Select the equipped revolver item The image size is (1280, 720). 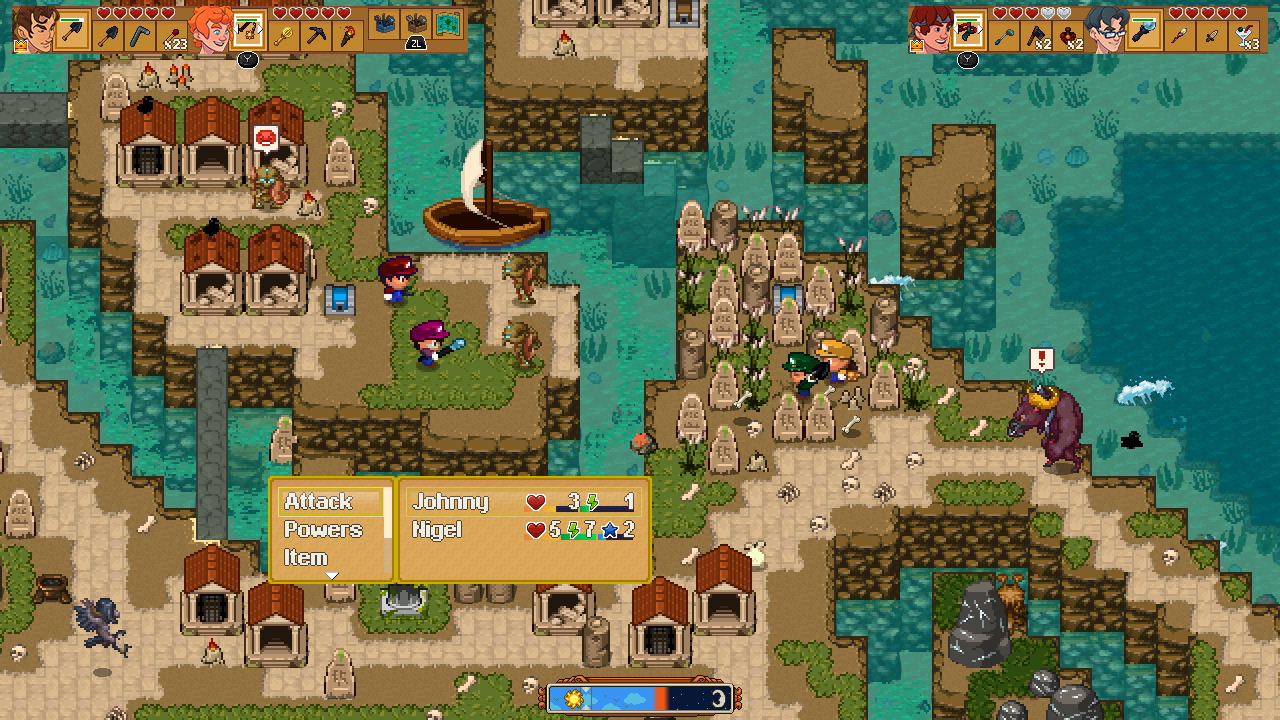pyautogui.click(x=967, y=32)
